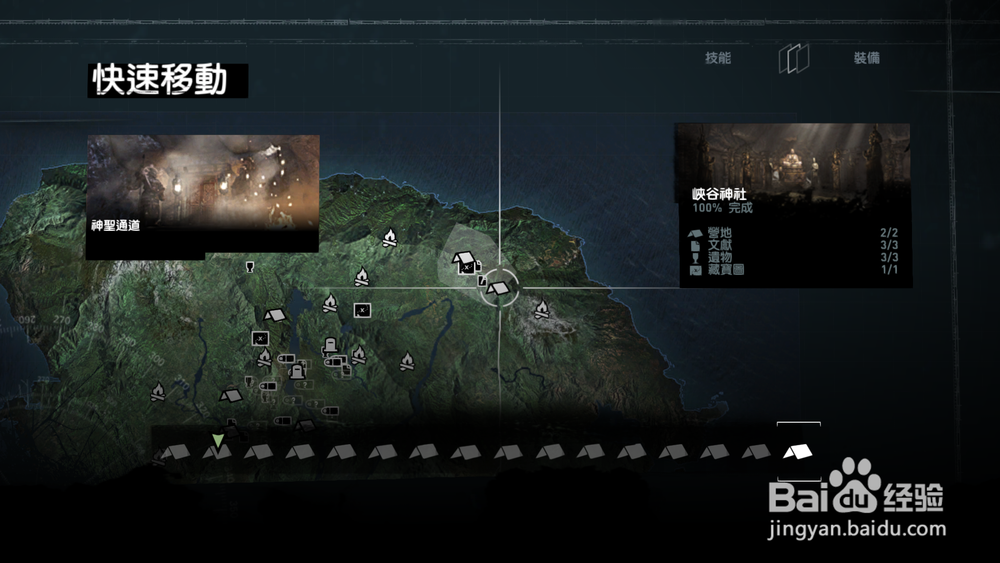
Task: Click the 神聖通道 location thumbnail
Action: coord(203,196)
